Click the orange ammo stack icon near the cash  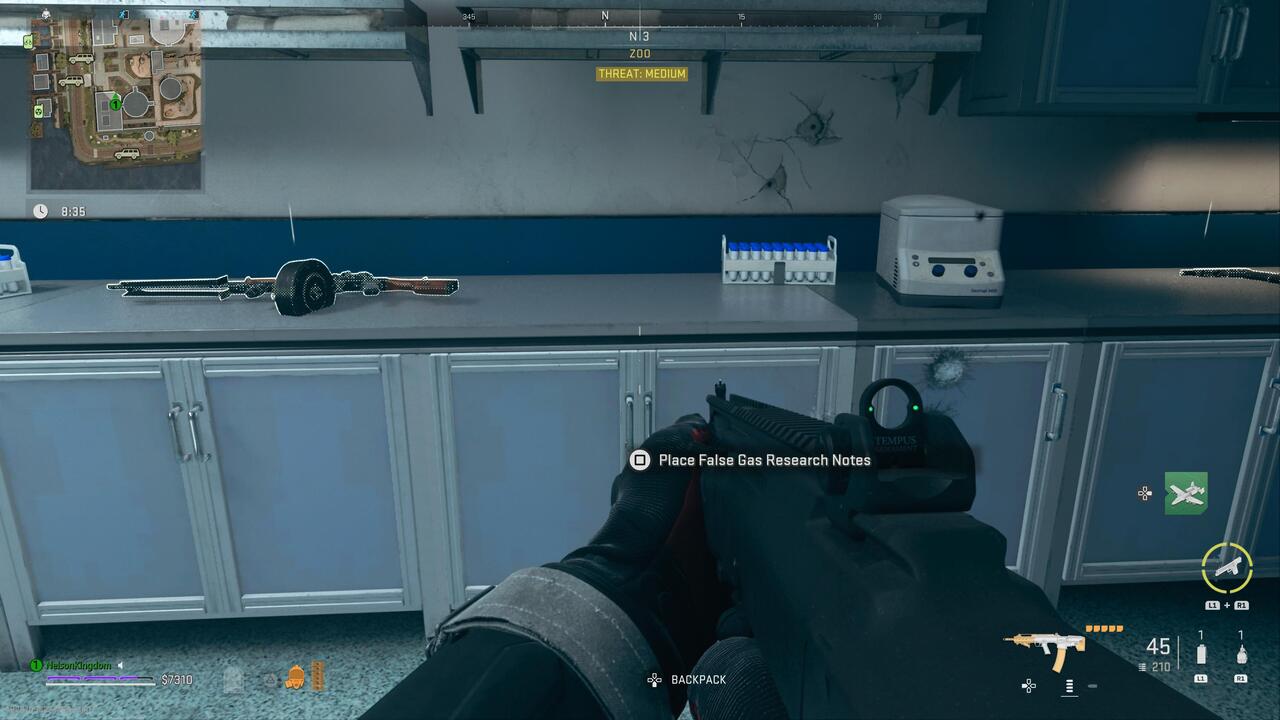click(x=316, y=677)
